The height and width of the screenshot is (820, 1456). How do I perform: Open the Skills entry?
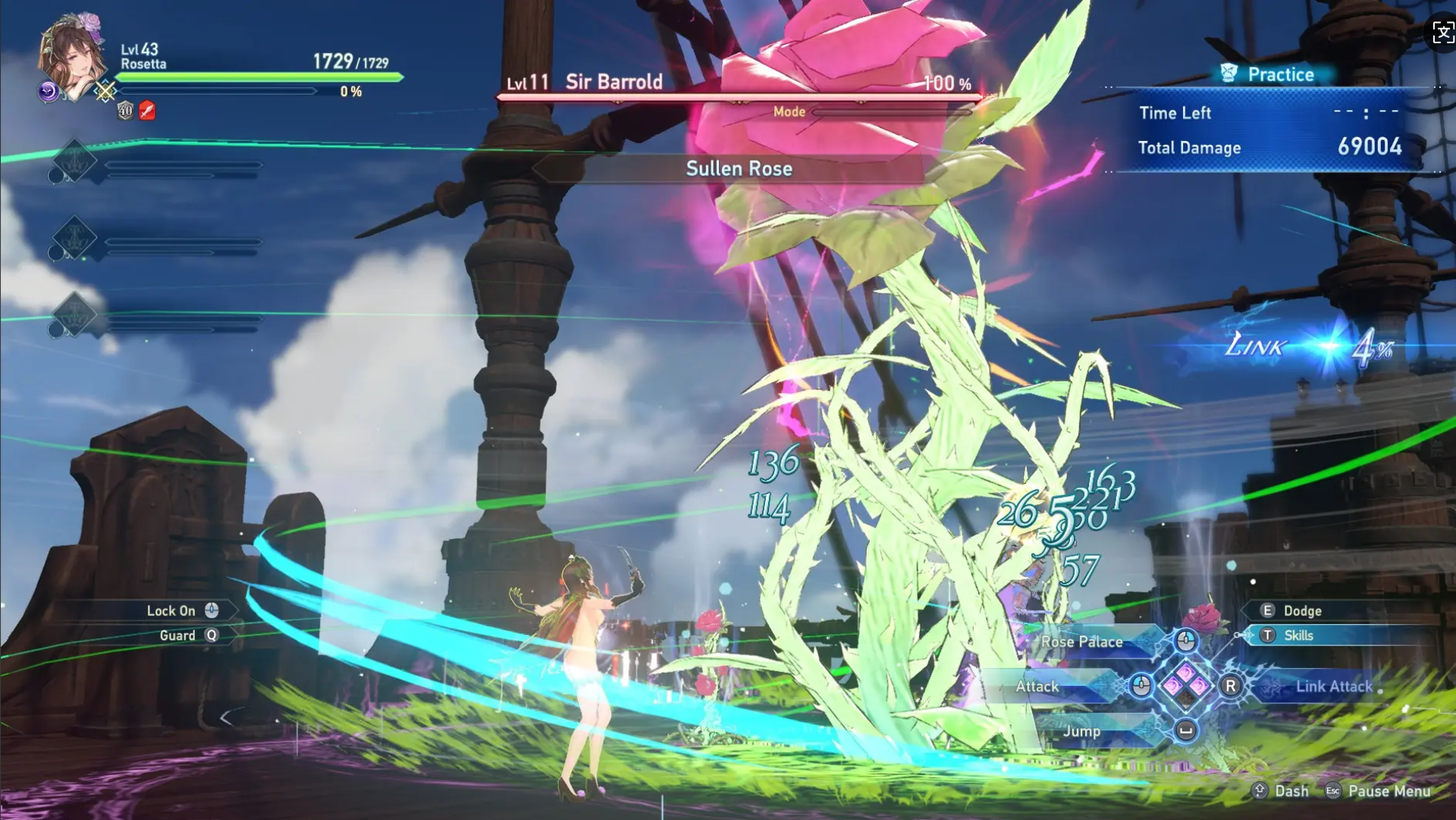tap(1298, 636)
